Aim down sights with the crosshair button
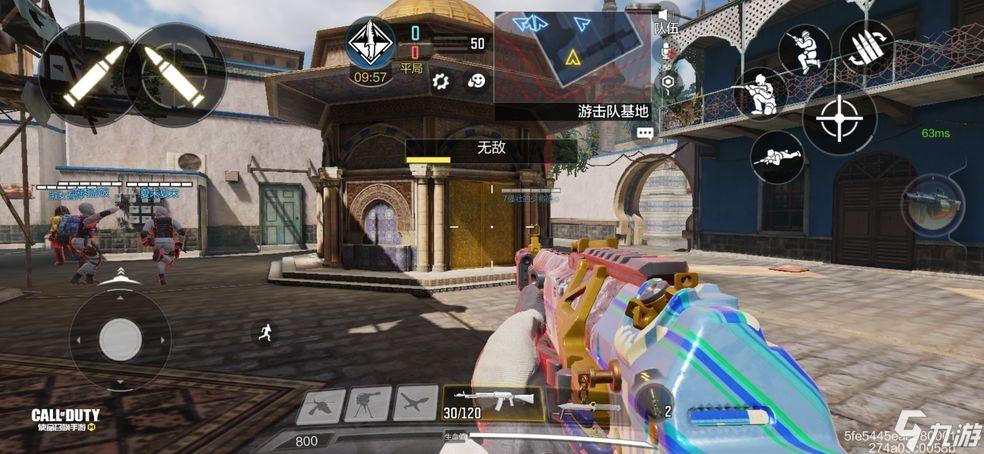Screen dimensions: 984x454 [x=838, y=121]
